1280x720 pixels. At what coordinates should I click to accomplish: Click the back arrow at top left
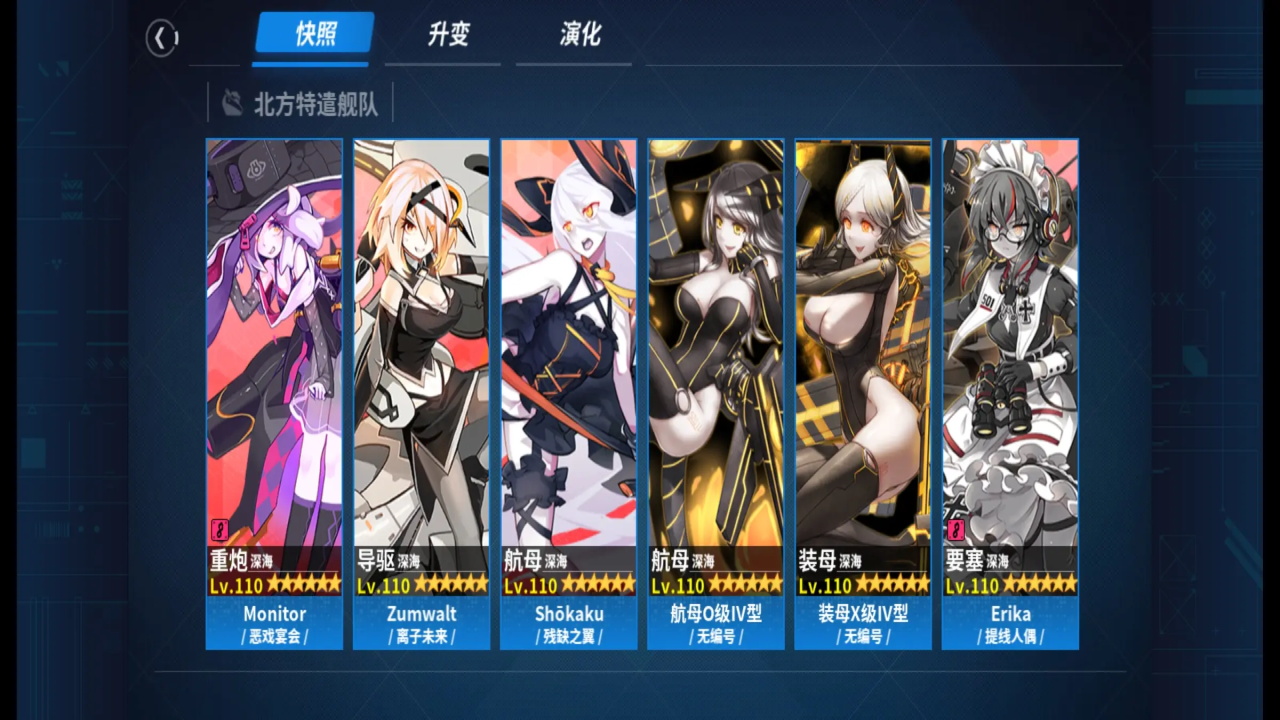click(x=161, y=35)
